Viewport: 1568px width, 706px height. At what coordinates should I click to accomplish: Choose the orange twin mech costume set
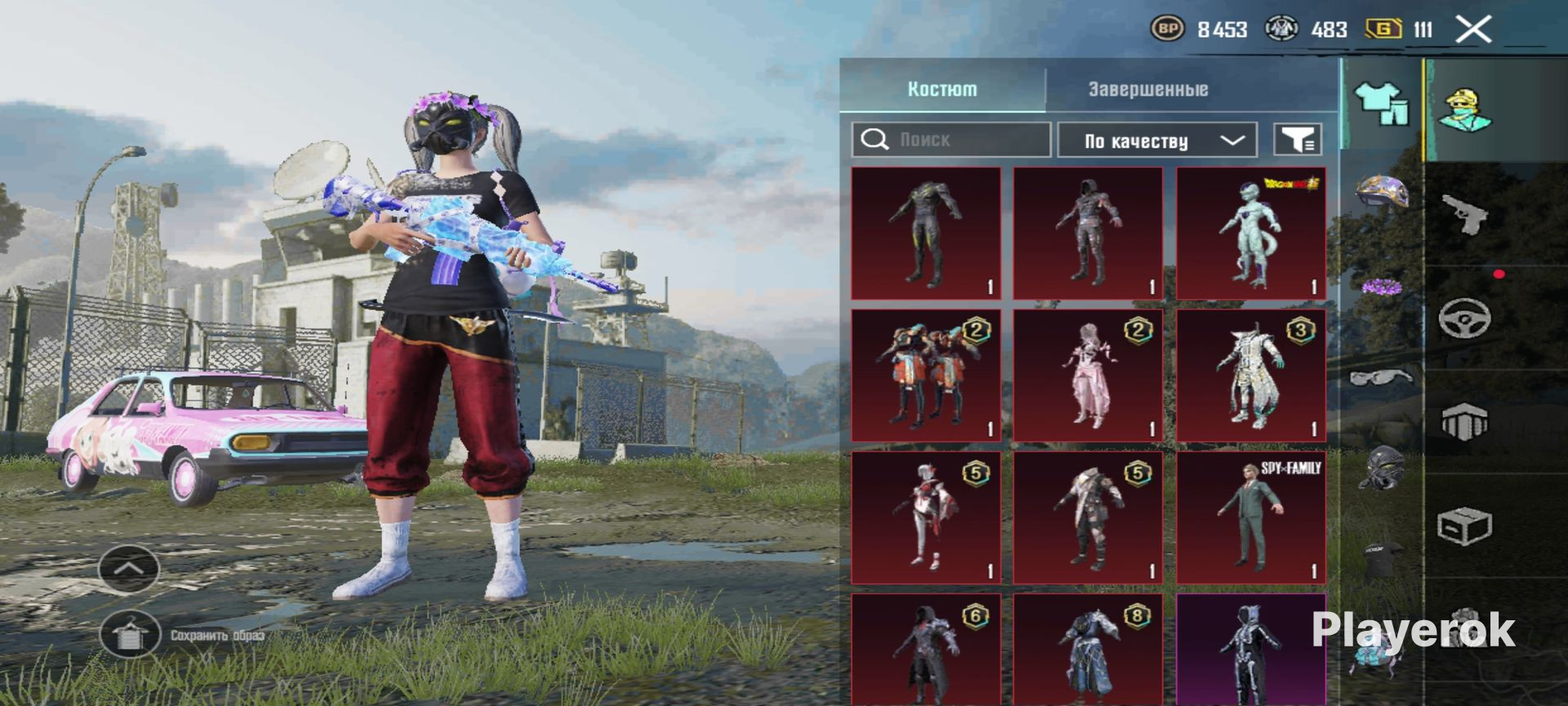[925, 376]
